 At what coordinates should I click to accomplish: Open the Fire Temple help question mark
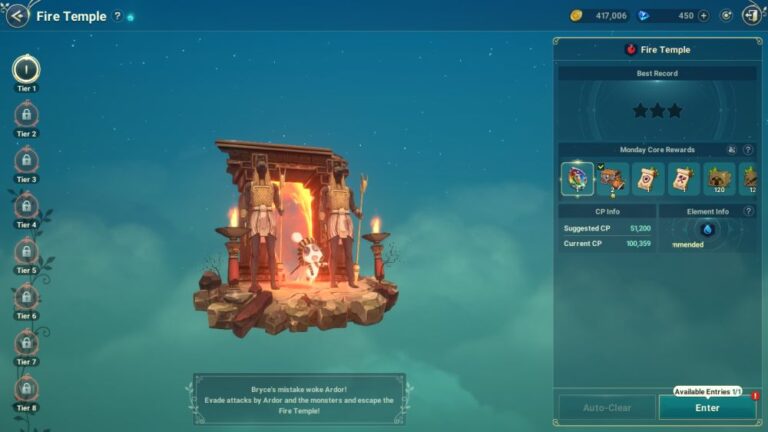(117, 16)
